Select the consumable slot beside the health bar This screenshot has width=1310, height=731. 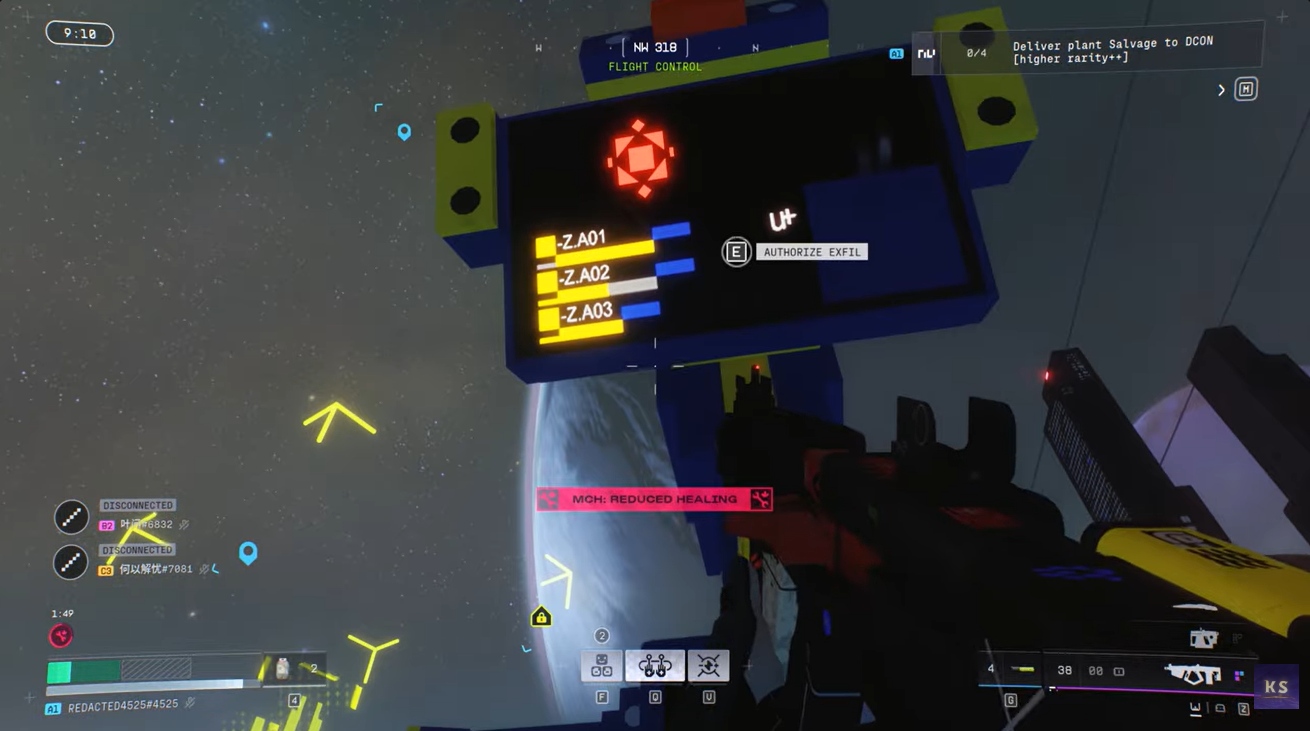283,668
